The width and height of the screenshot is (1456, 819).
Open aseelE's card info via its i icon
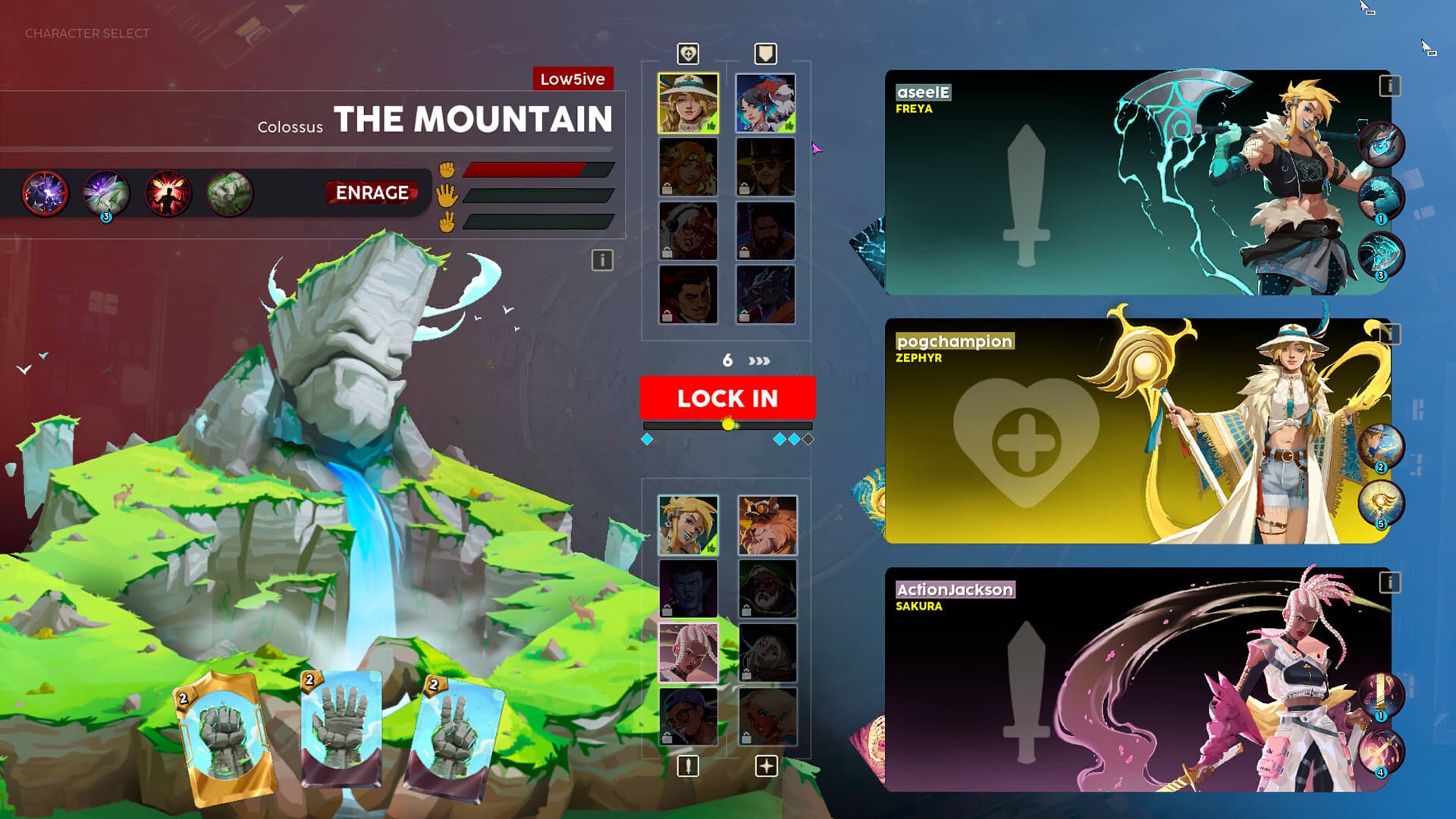point(1390,86)
